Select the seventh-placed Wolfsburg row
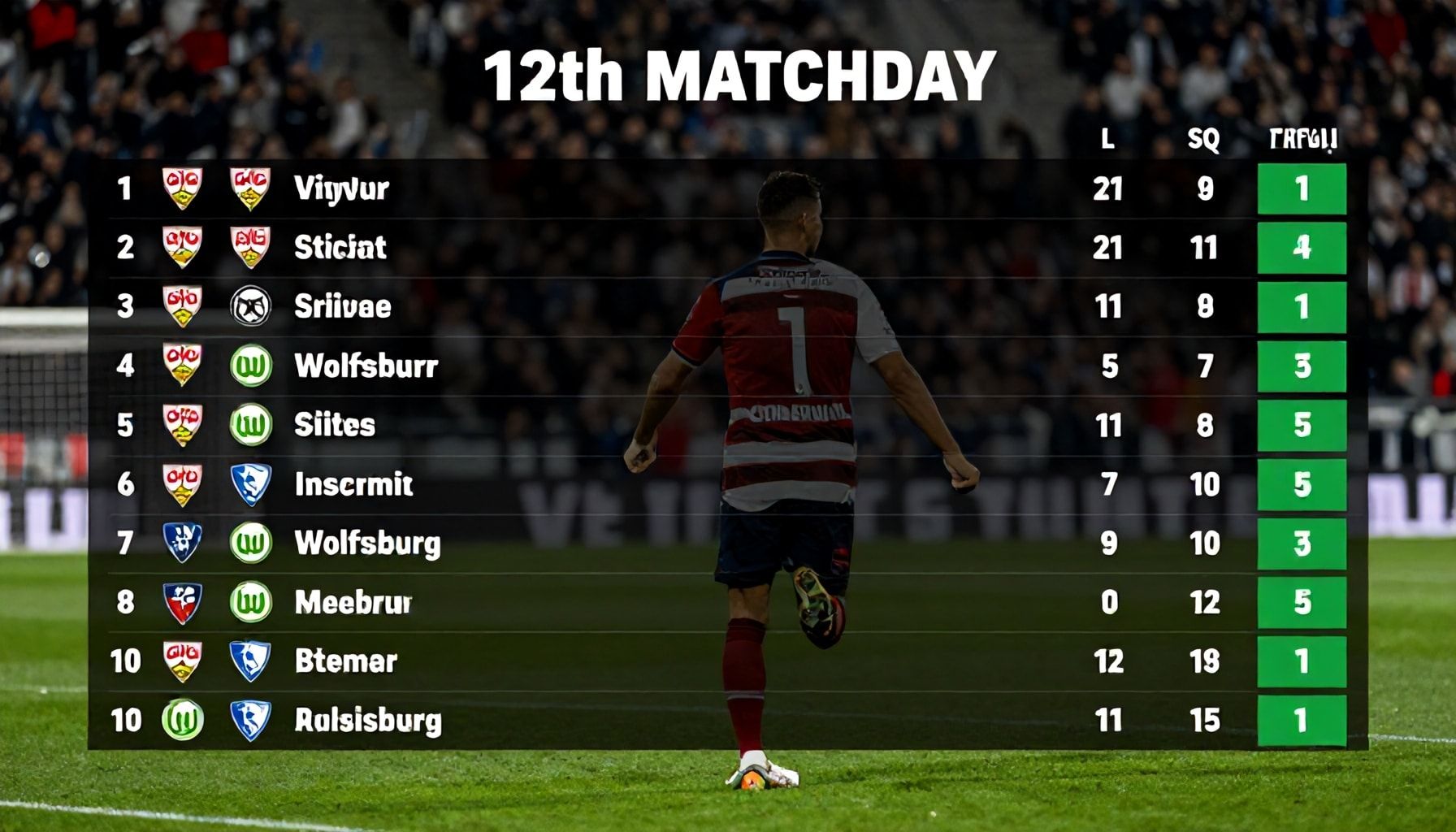The image size is (1456, 832). tap(367, 543)
